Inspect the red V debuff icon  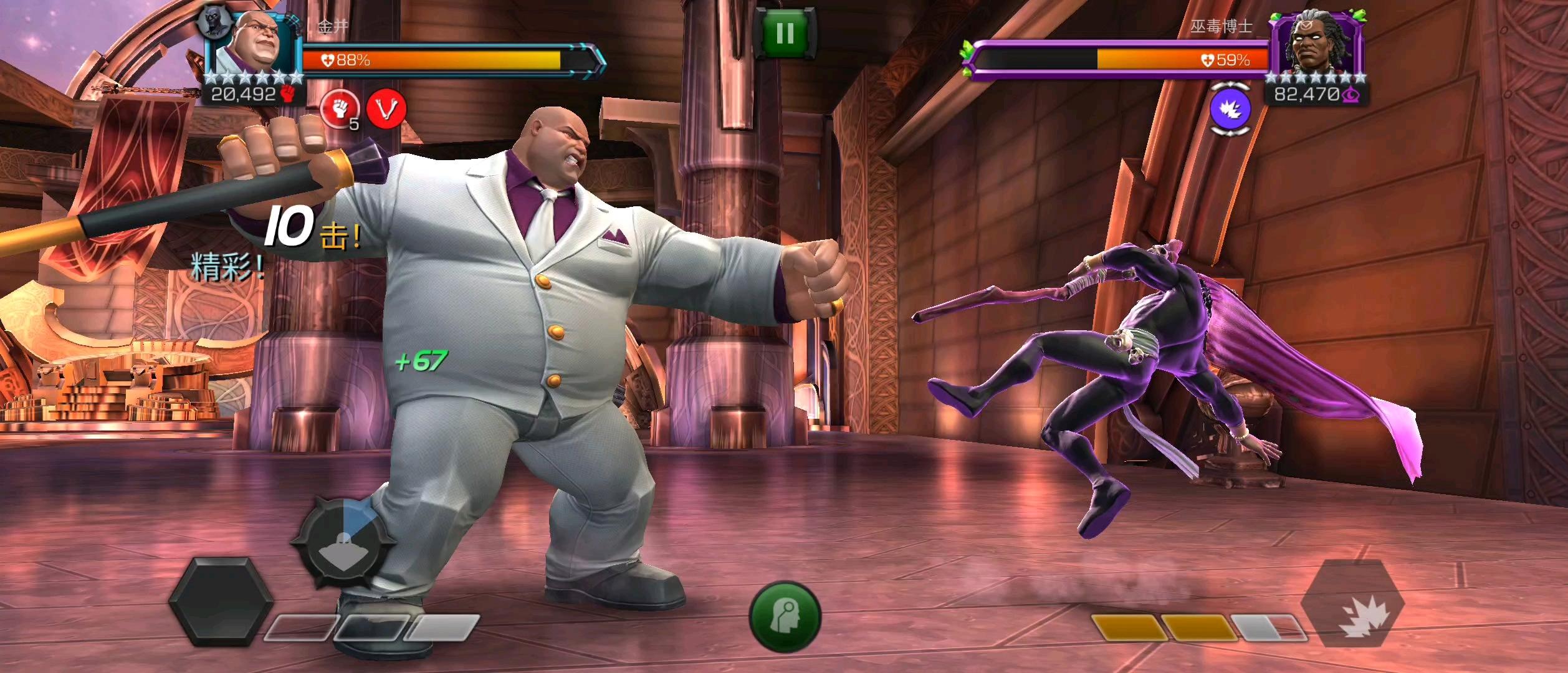[x=386, y=109]
